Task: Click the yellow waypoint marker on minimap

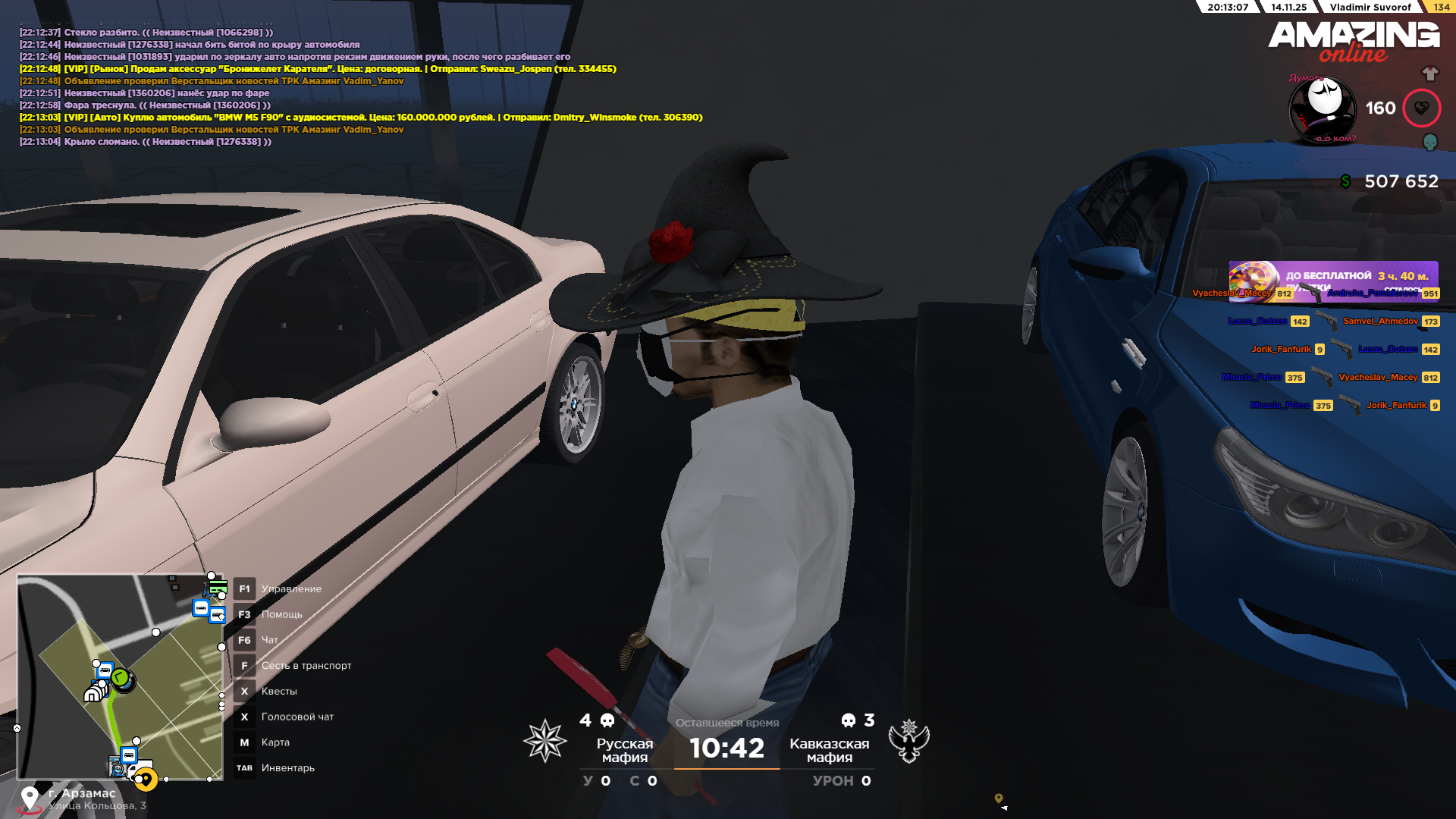Action: click(145, 779)
